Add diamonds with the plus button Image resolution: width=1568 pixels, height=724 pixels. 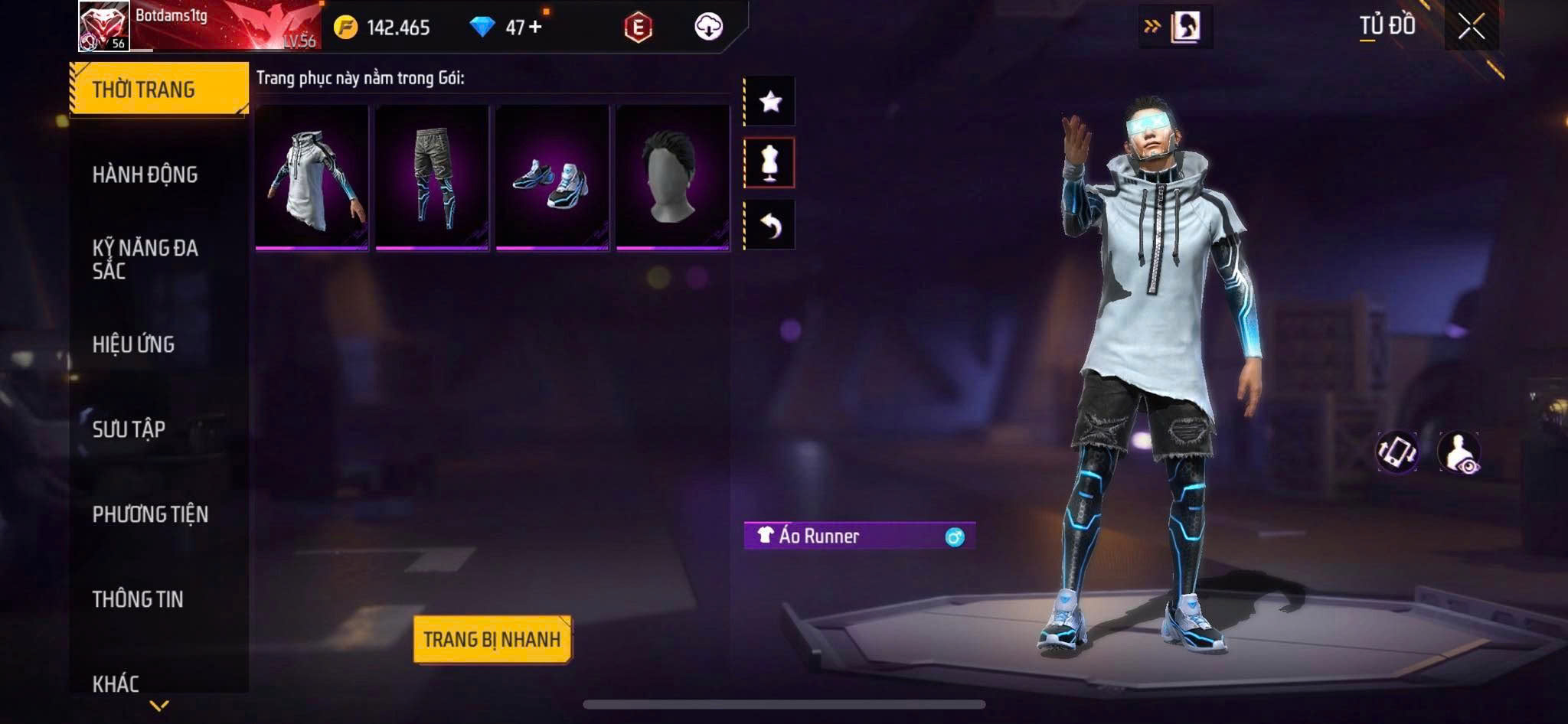(535, 27)
